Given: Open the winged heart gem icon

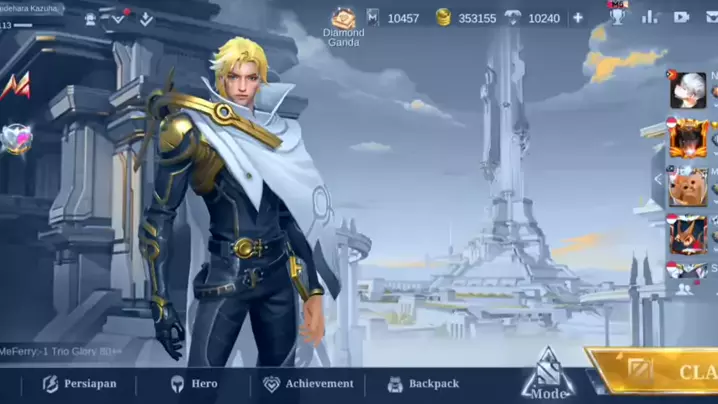Looking at the screenshot, I should point(15,138).
